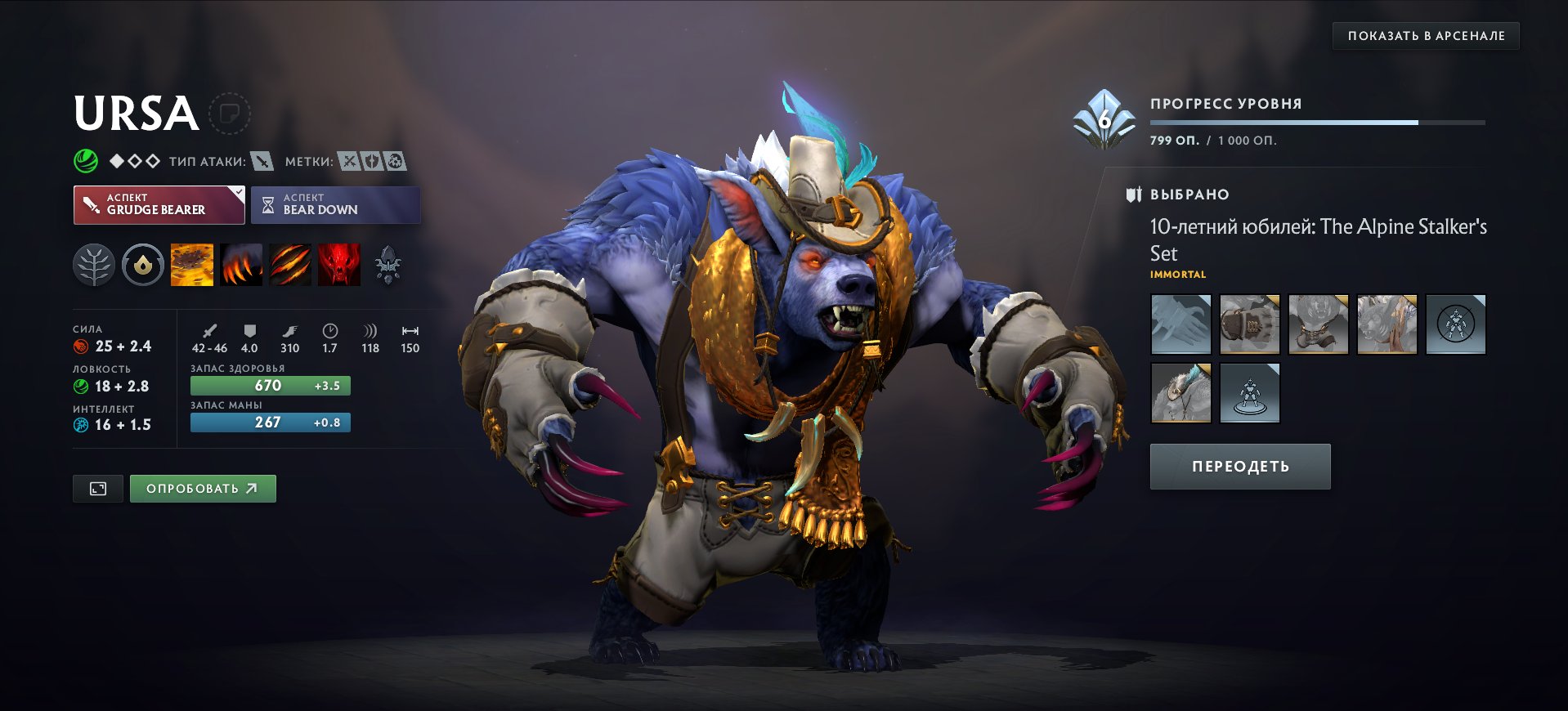Click the guide bookmark icon beside URSA

[x=231, y=114]
